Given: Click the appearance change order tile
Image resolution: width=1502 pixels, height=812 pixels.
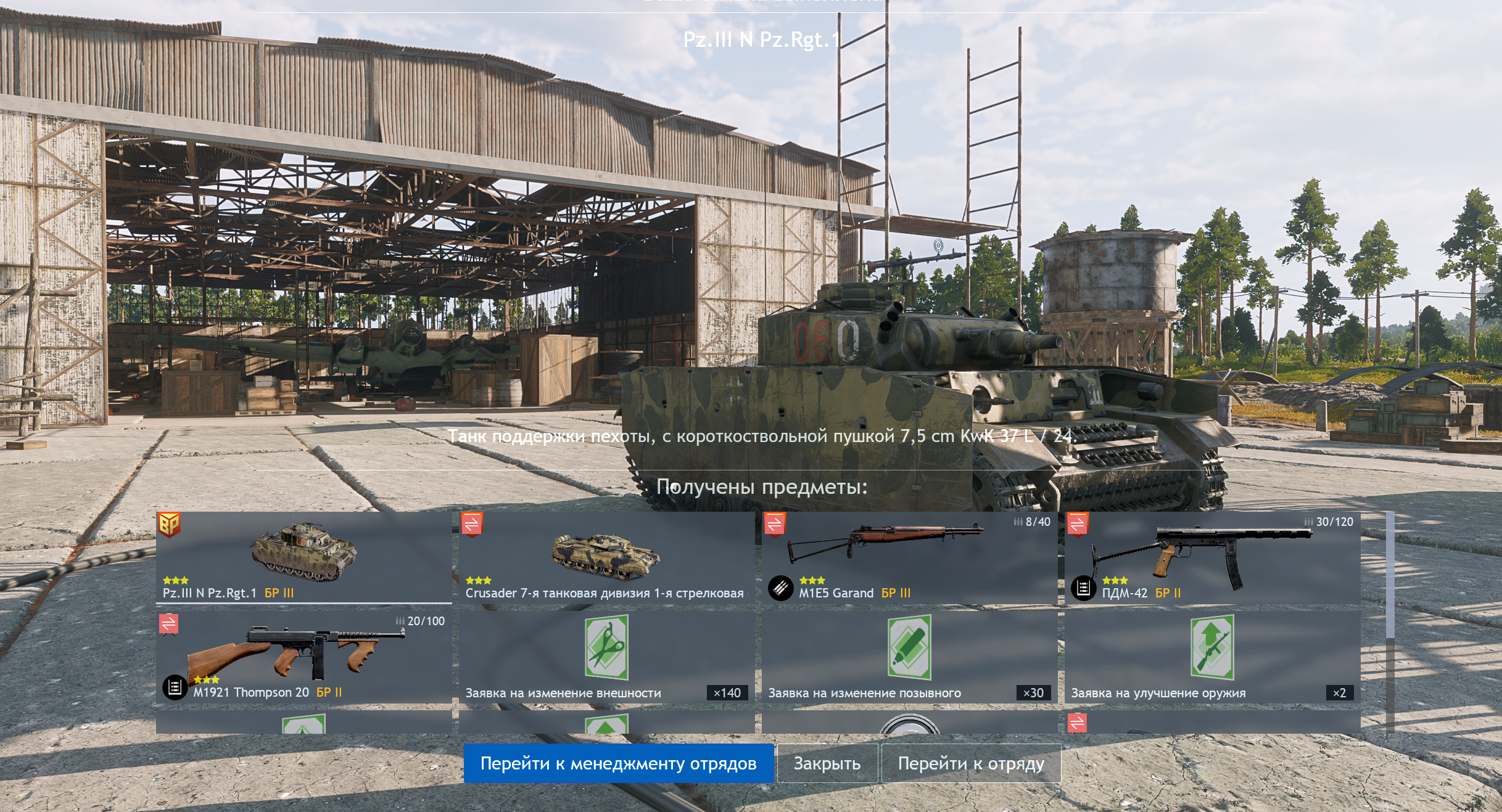Looking at the screenshot, I should (x=606, y=657).
